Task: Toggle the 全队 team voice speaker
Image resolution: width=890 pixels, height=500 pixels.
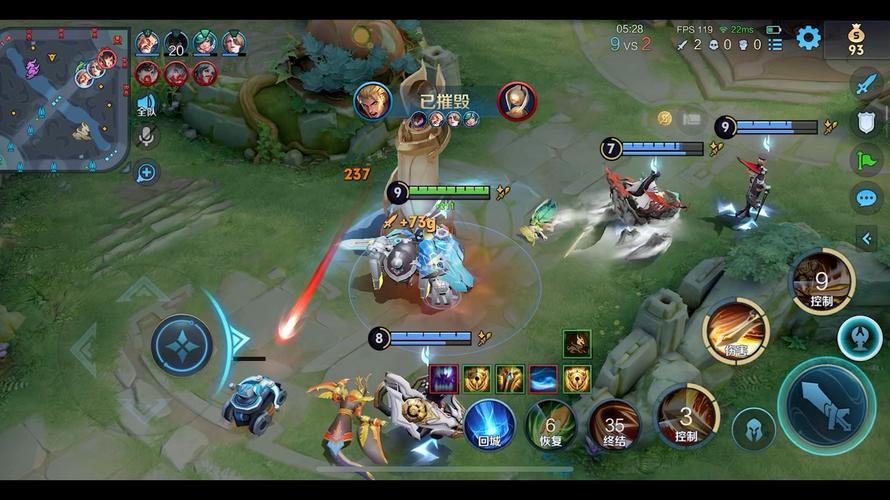Action: pos(146,104)
